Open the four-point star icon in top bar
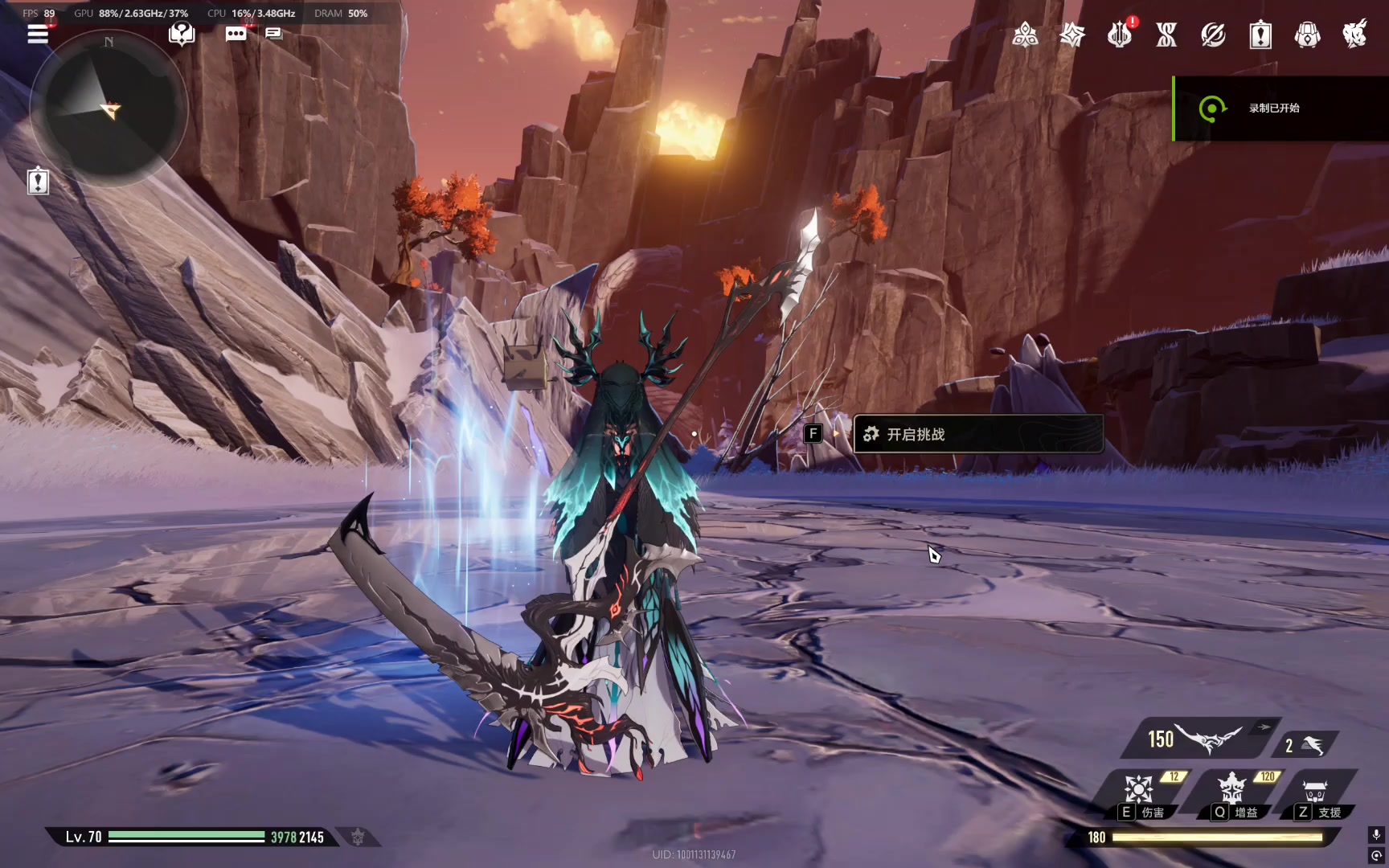Screen dimensions: 1389x868 tap(1072, 35)
